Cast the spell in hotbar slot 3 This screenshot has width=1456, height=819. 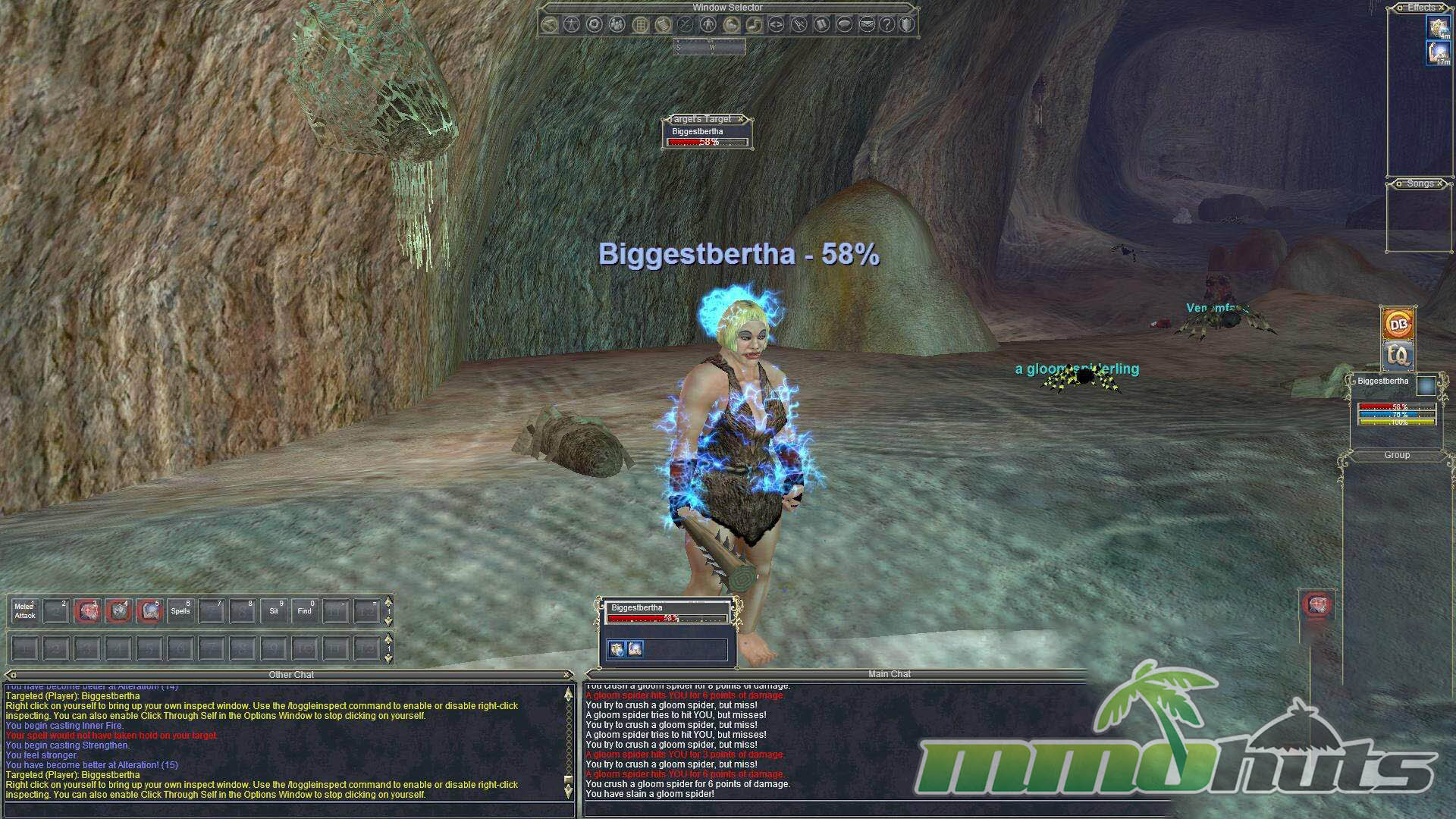(x=87, y=611)
